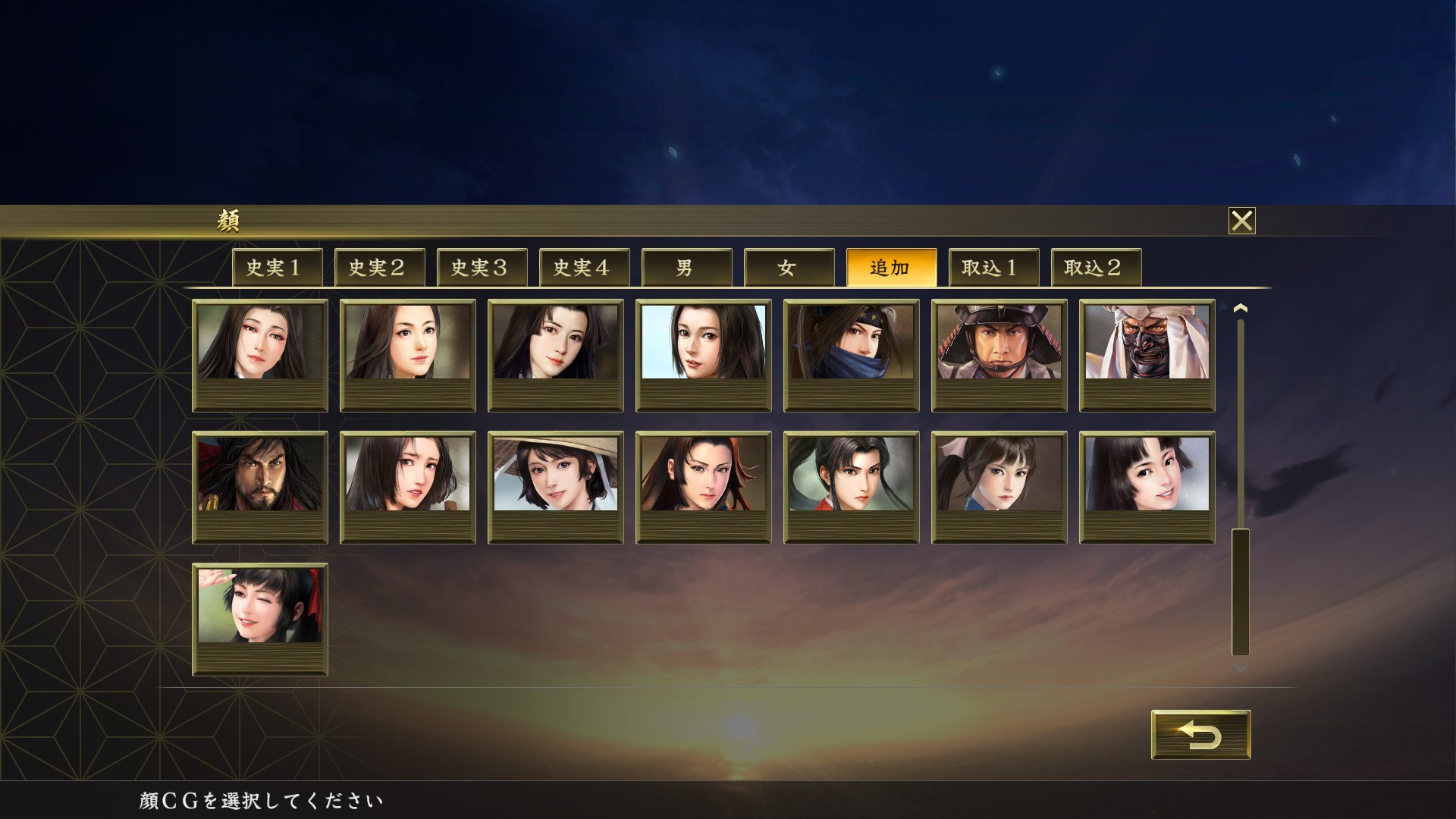Switch to the 史実1 tab

[x=276, y=267]
